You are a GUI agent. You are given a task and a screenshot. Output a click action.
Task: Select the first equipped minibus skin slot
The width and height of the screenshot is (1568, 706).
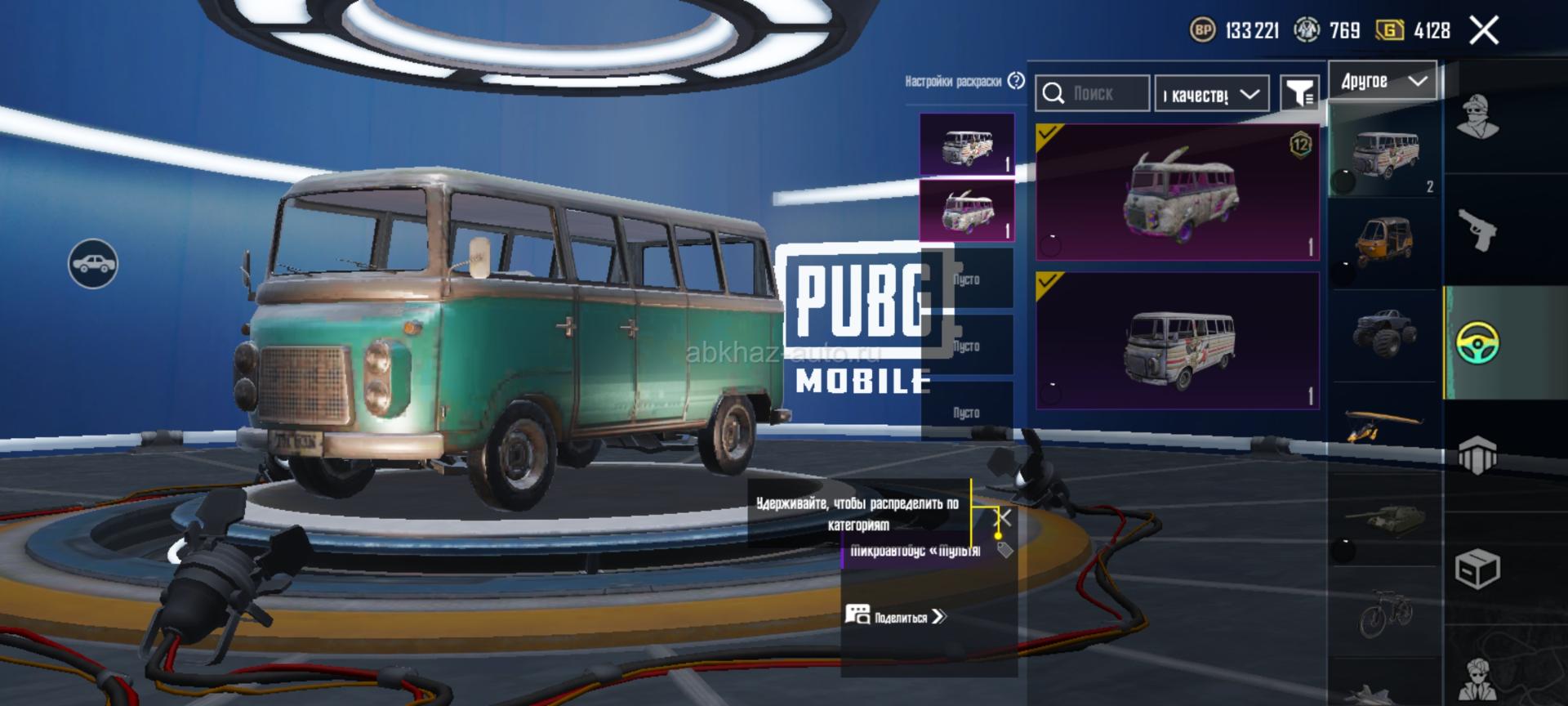coord(967,144)
